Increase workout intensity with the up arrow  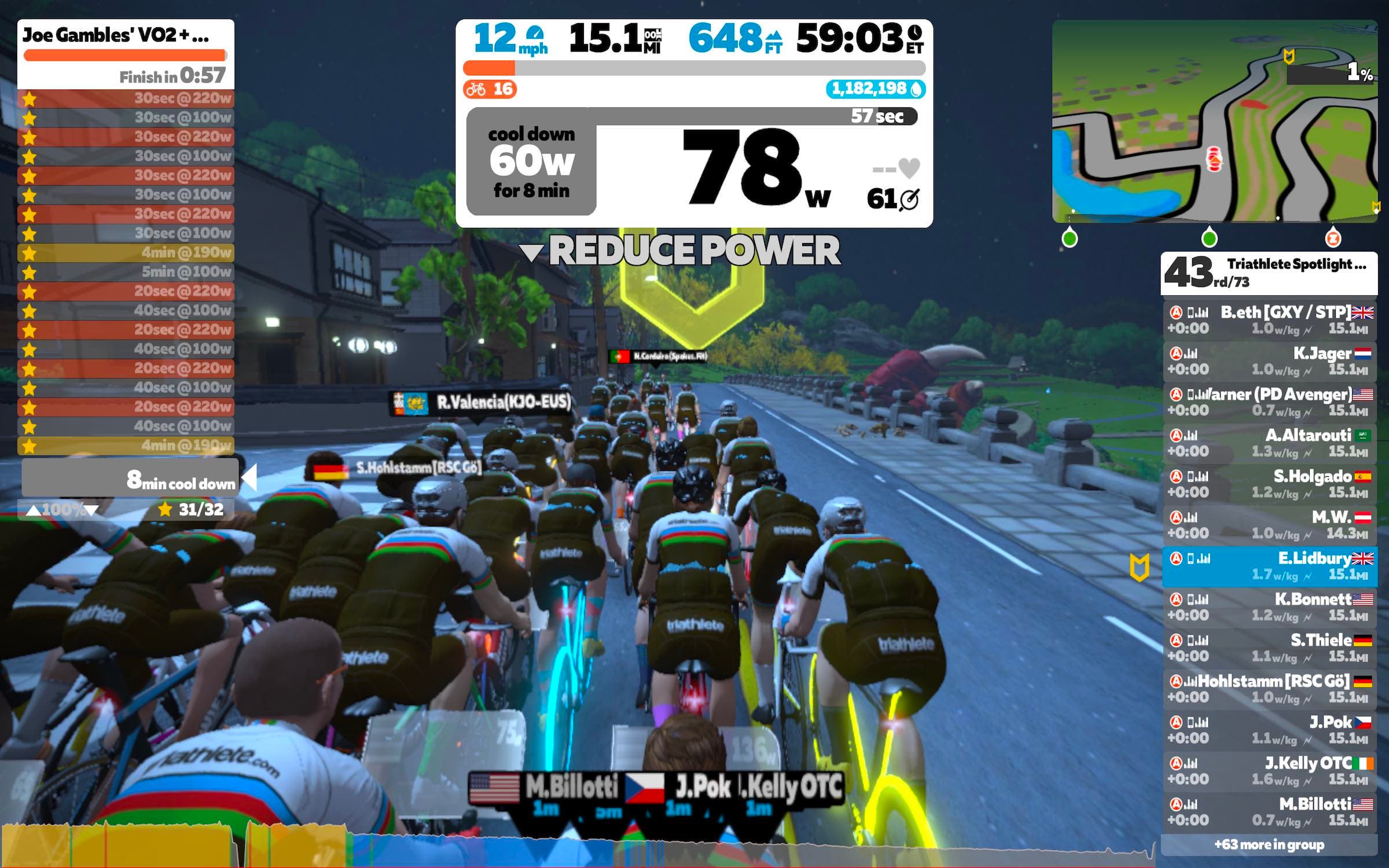(34, 510)
